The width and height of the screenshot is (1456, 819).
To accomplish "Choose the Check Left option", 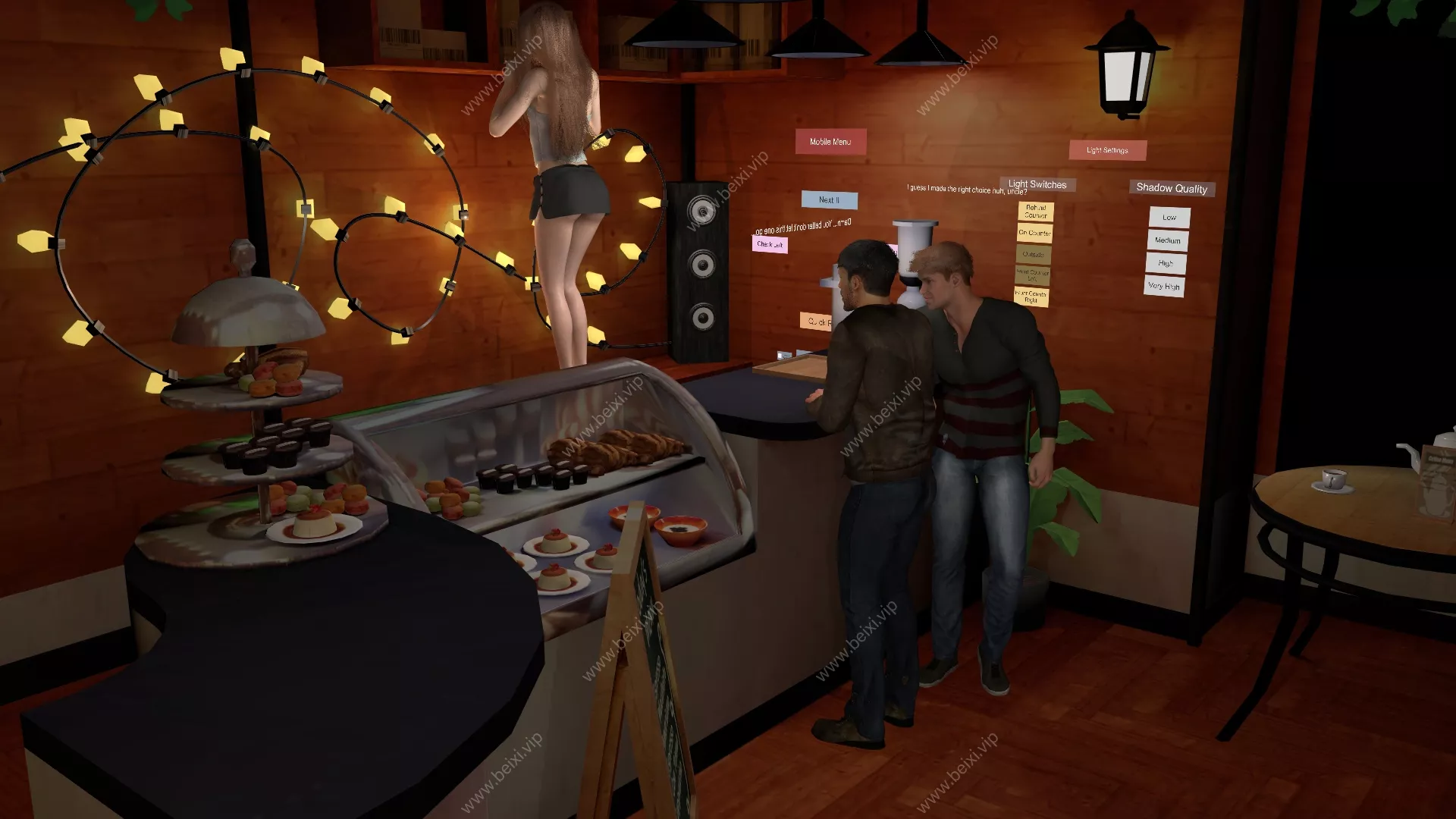I will tap(770, 244).
